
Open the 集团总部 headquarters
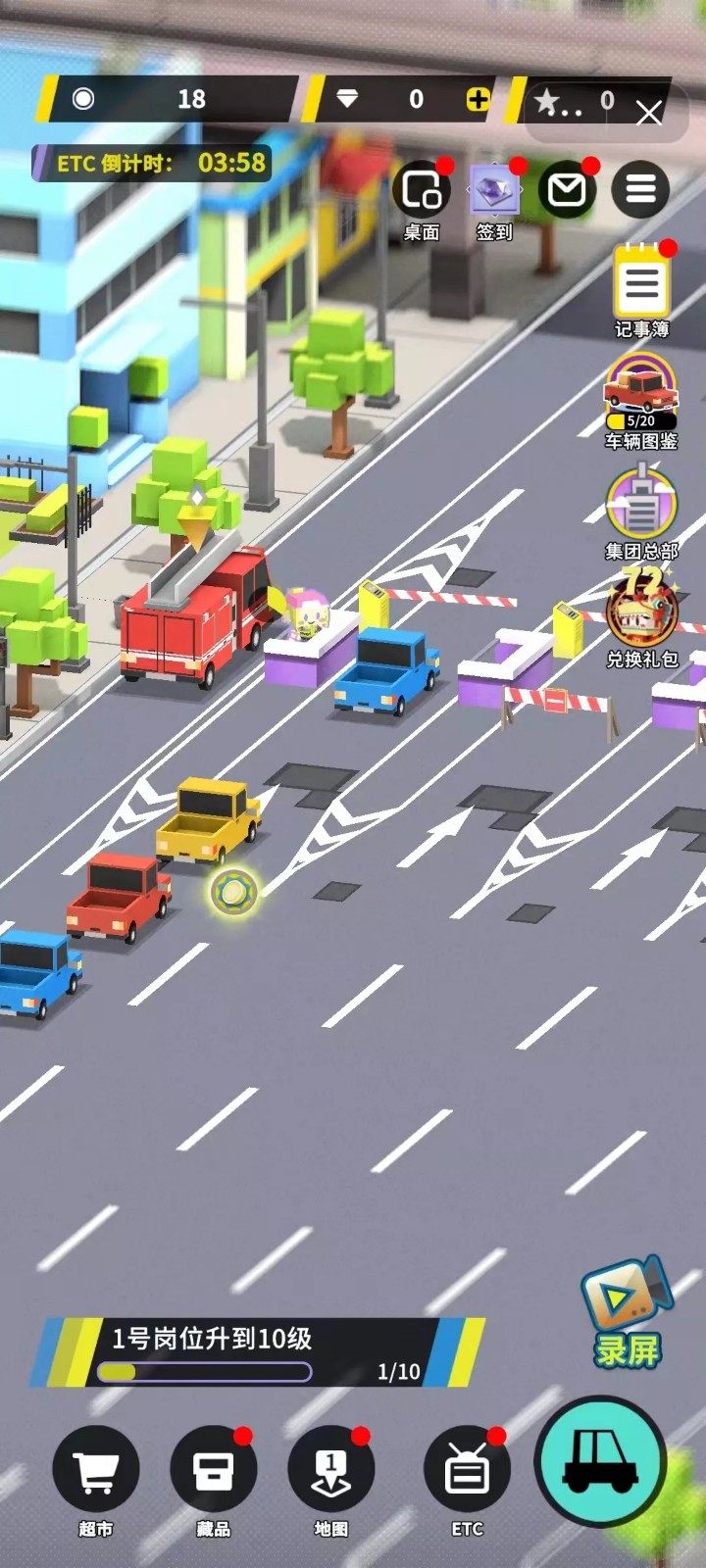[x=641, y=505]
